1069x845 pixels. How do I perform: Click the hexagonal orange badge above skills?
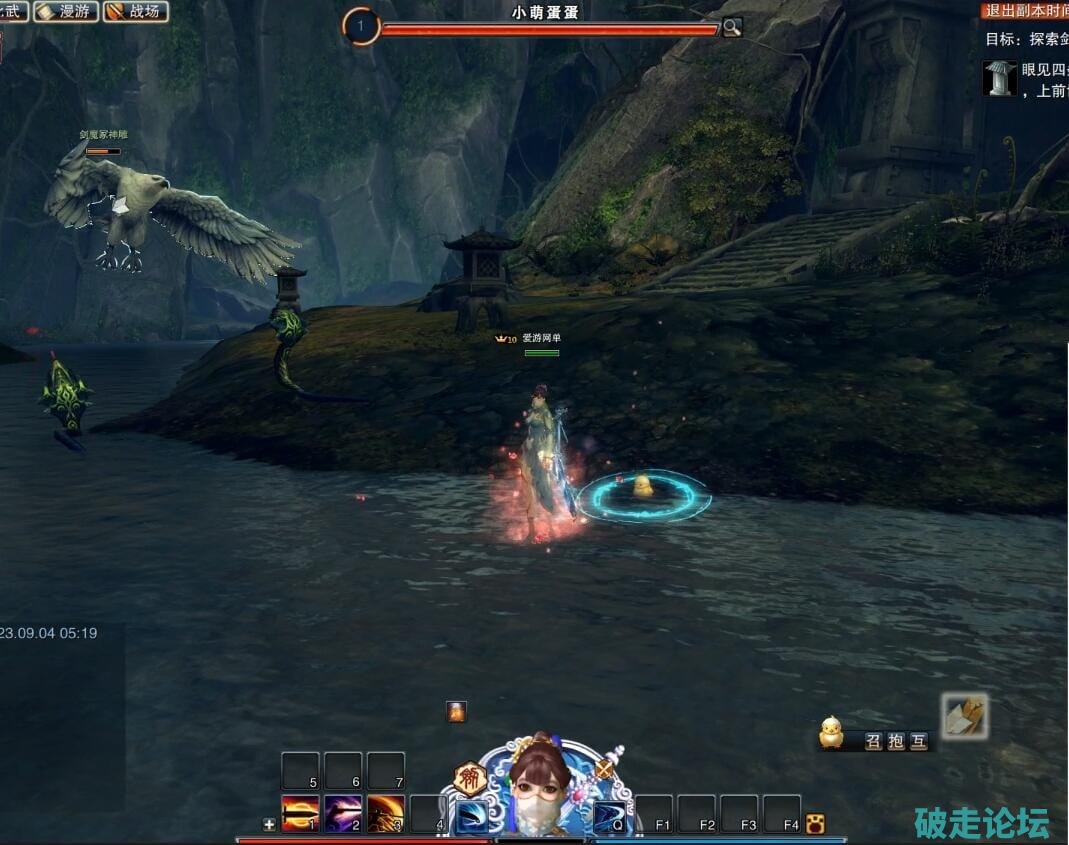coord(469,777)
